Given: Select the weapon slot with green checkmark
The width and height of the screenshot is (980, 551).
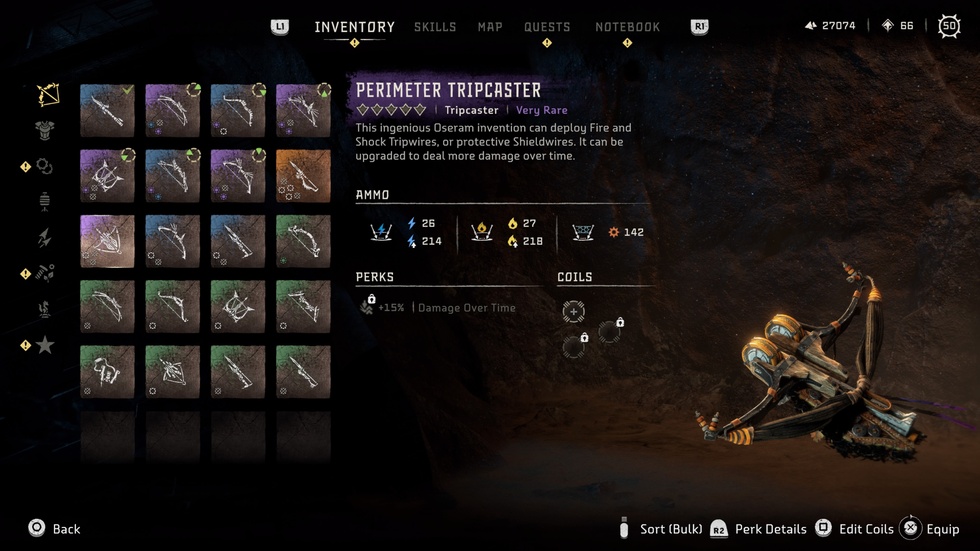Looking at the screenshot, I should (107, 110).
